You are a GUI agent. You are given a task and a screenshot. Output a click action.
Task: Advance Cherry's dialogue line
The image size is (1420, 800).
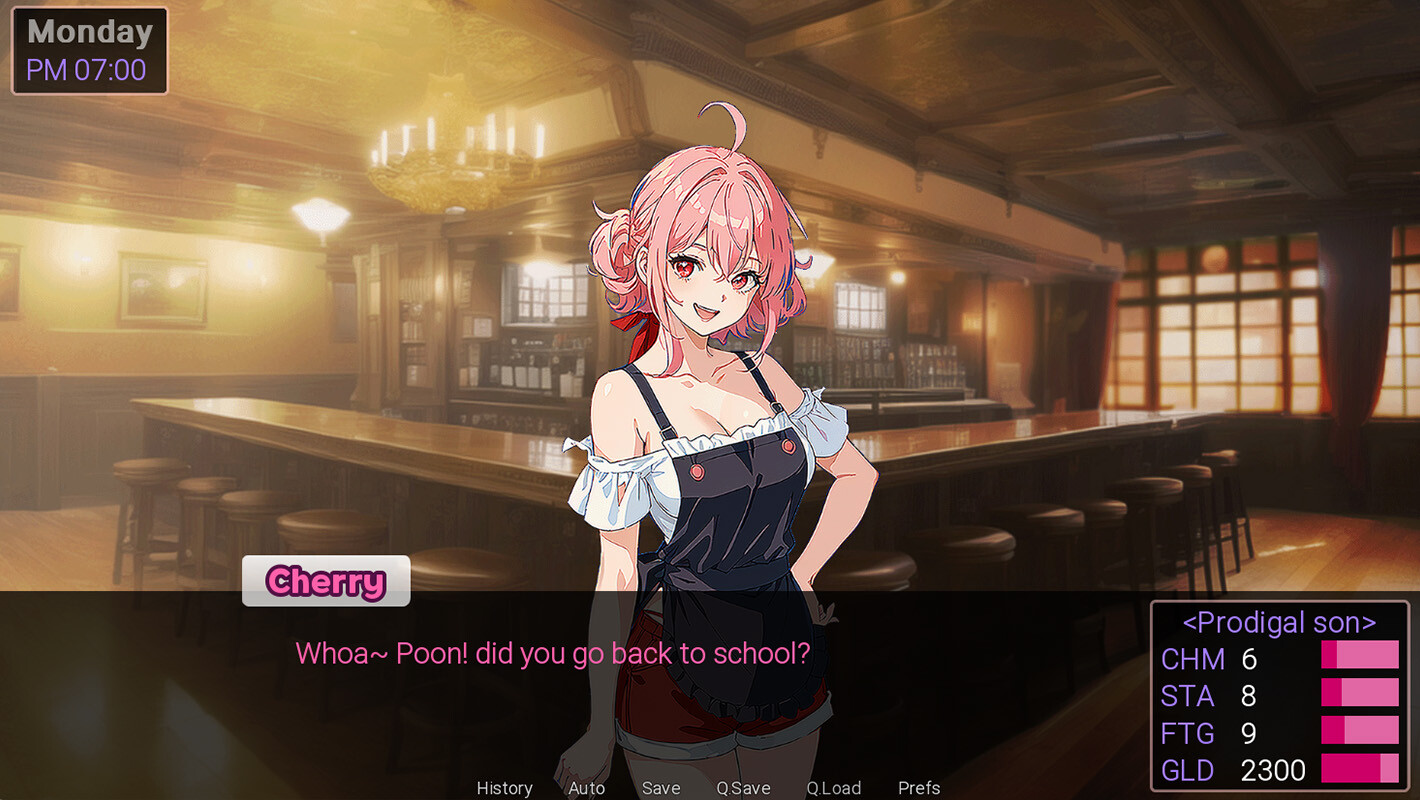(x=552, y=654)
